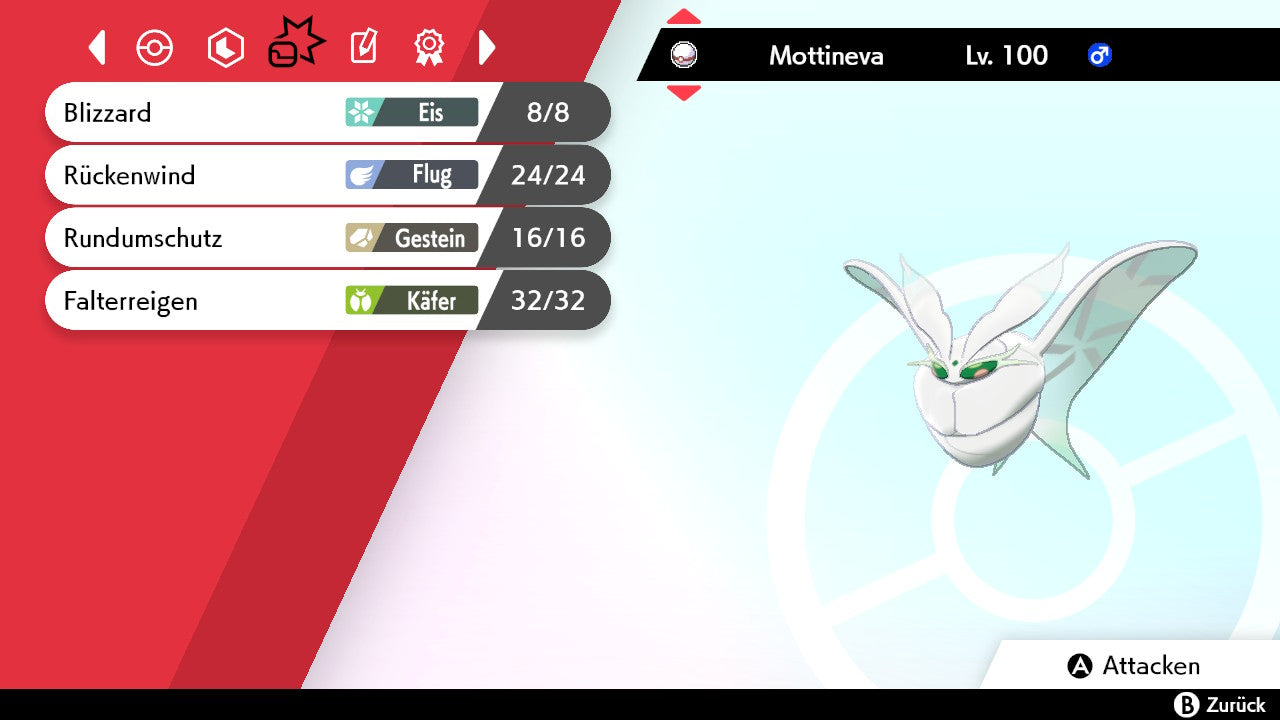Switch to the Poké Ball summary tab
This screenshot has width=1280, height=720.
(x=155, y=48)
